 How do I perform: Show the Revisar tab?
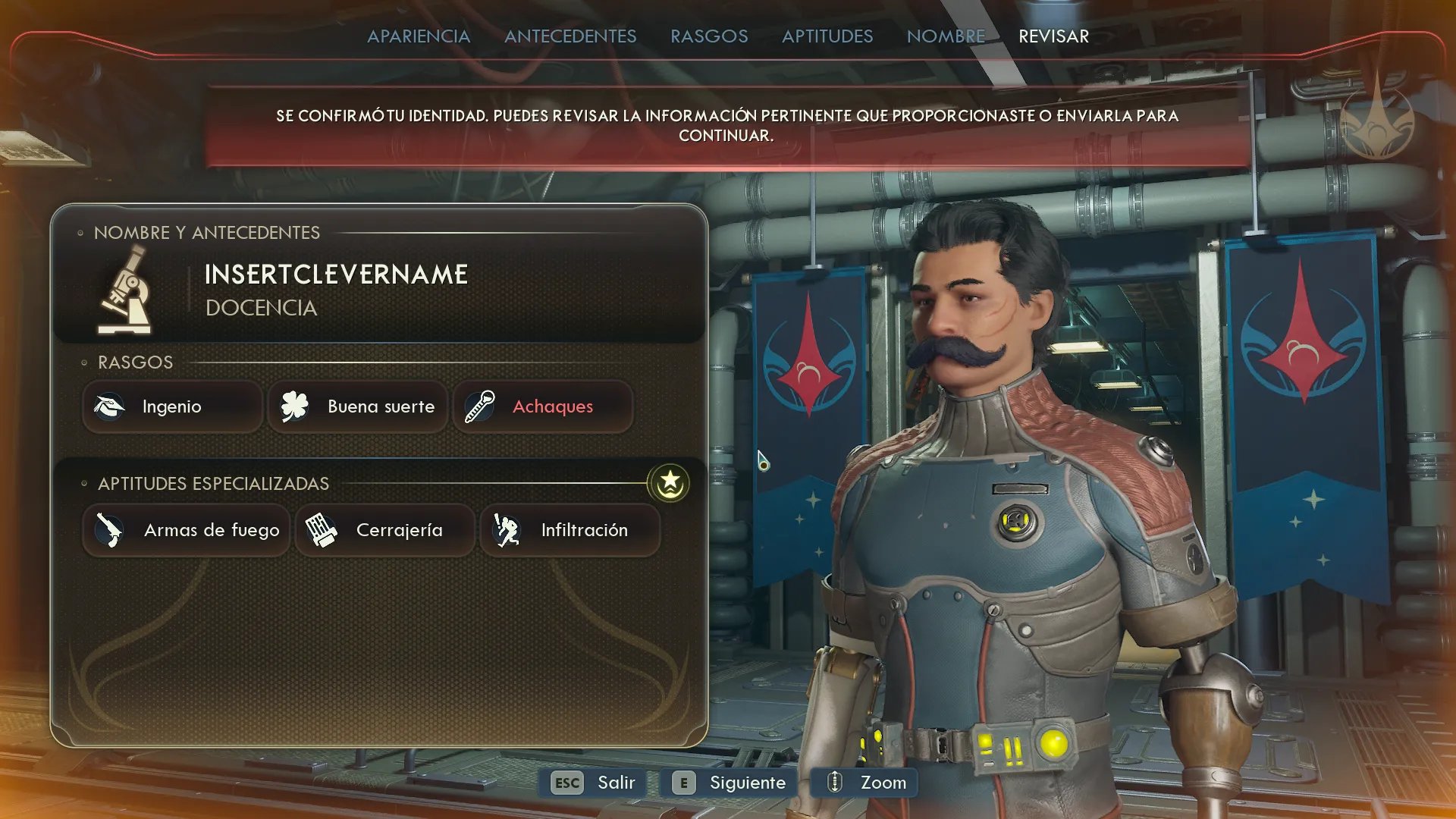point(1053,36)
